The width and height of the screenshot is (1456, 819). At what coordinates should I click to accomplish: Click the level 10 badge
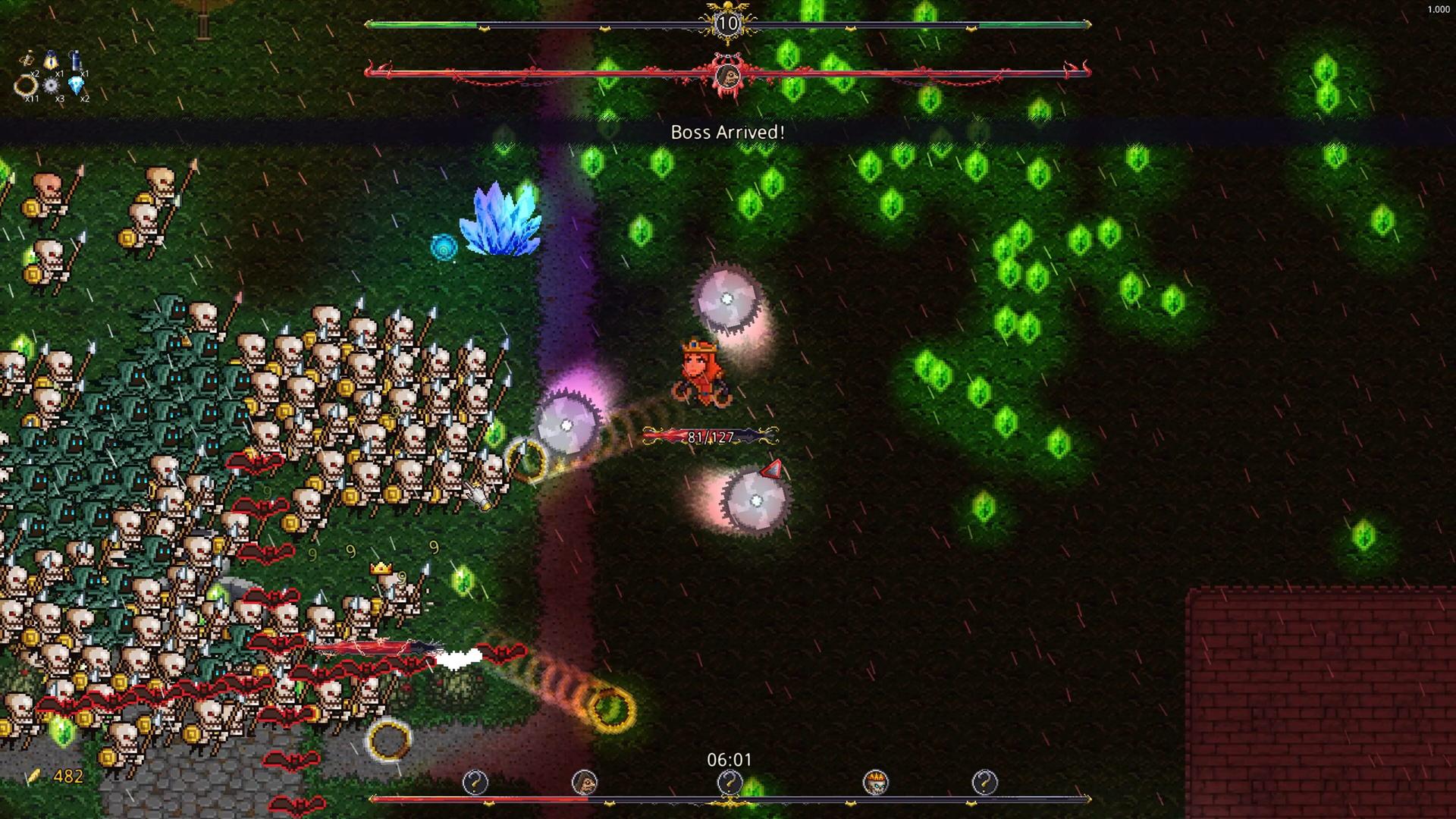[x=727, y=24]
